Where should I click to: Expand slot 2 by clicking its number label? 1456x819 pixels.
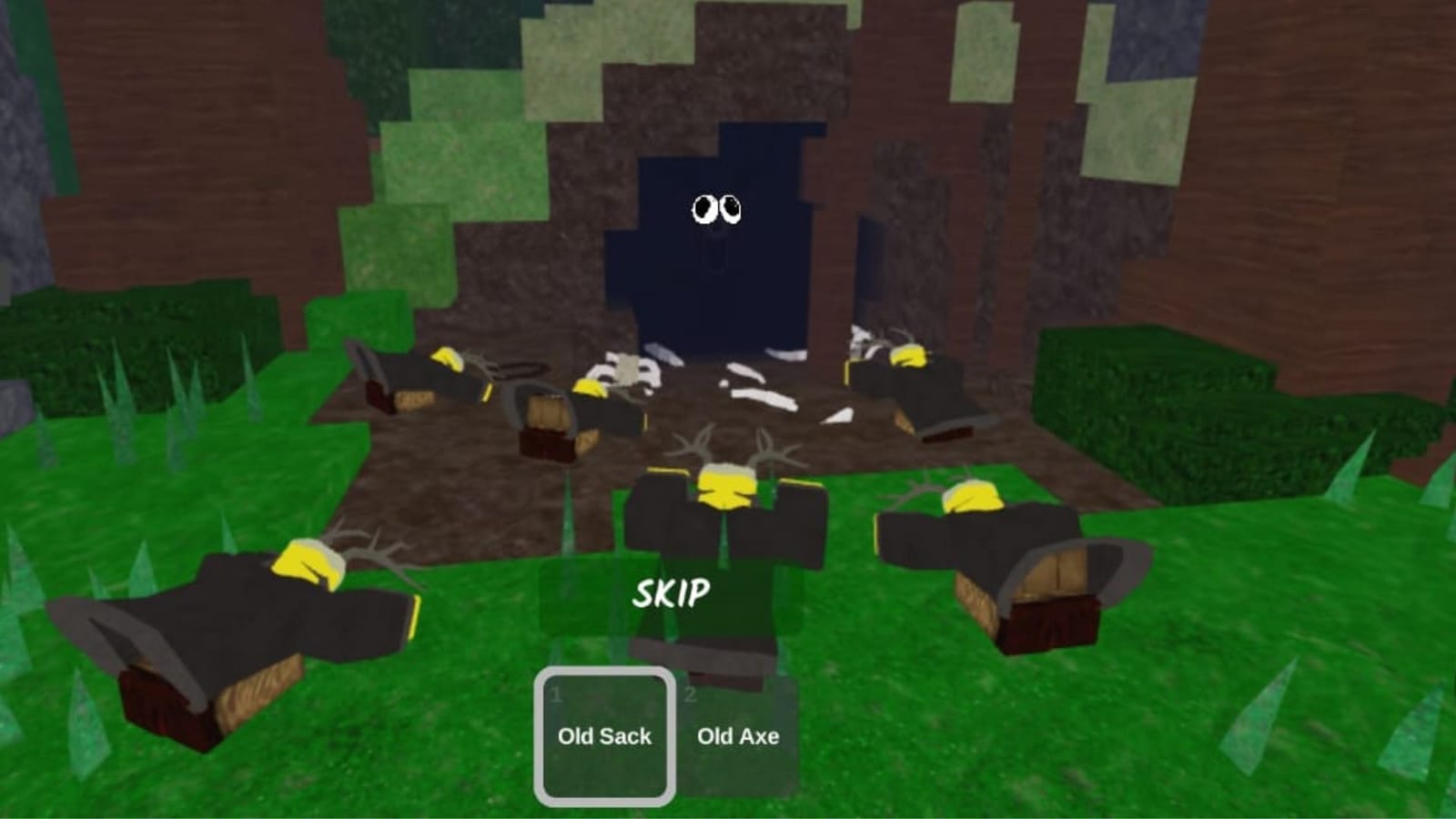click(x=691, y=695)
